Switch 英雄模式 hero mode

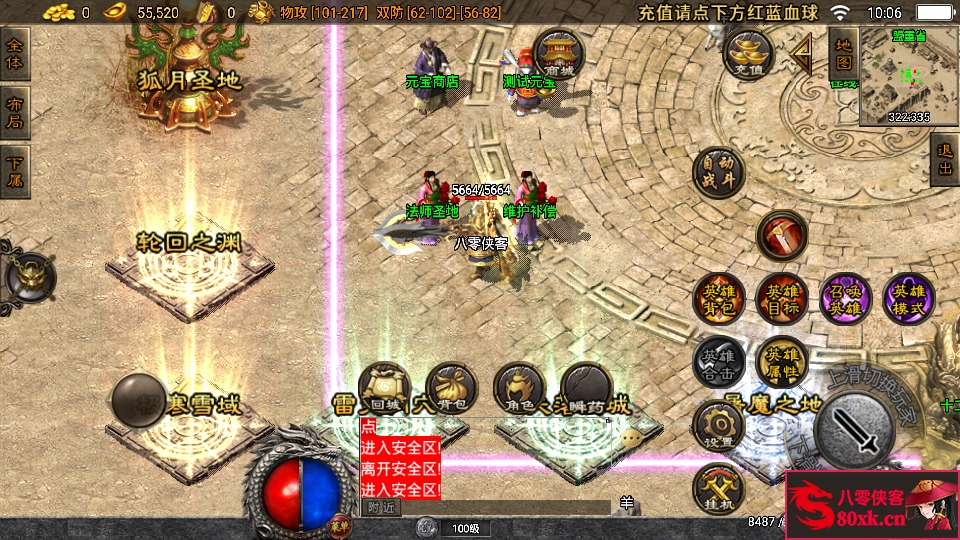[909, 299]
